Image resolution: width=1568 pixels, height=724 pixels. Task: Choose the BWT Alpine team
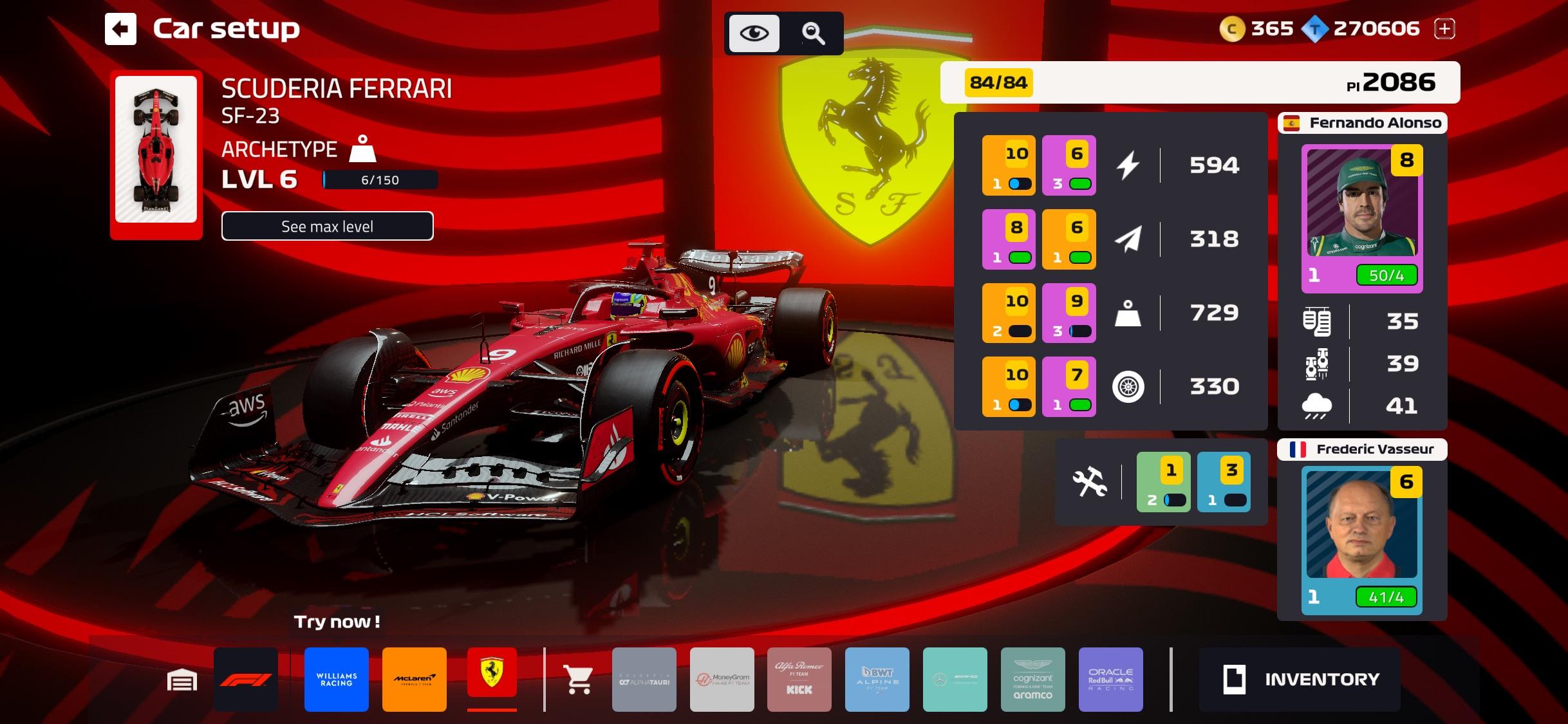coord(877,680)
